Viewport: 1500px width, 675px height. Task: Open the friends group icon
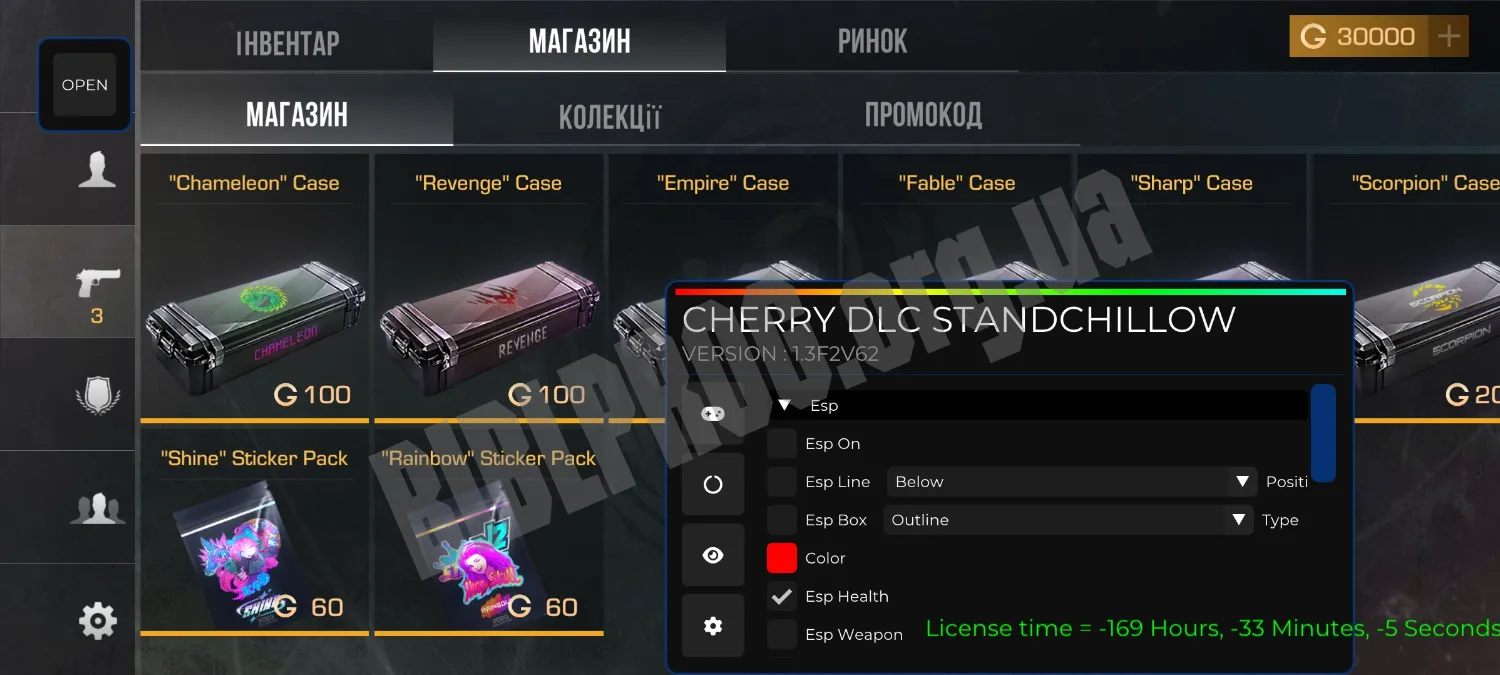coord(97,508)
